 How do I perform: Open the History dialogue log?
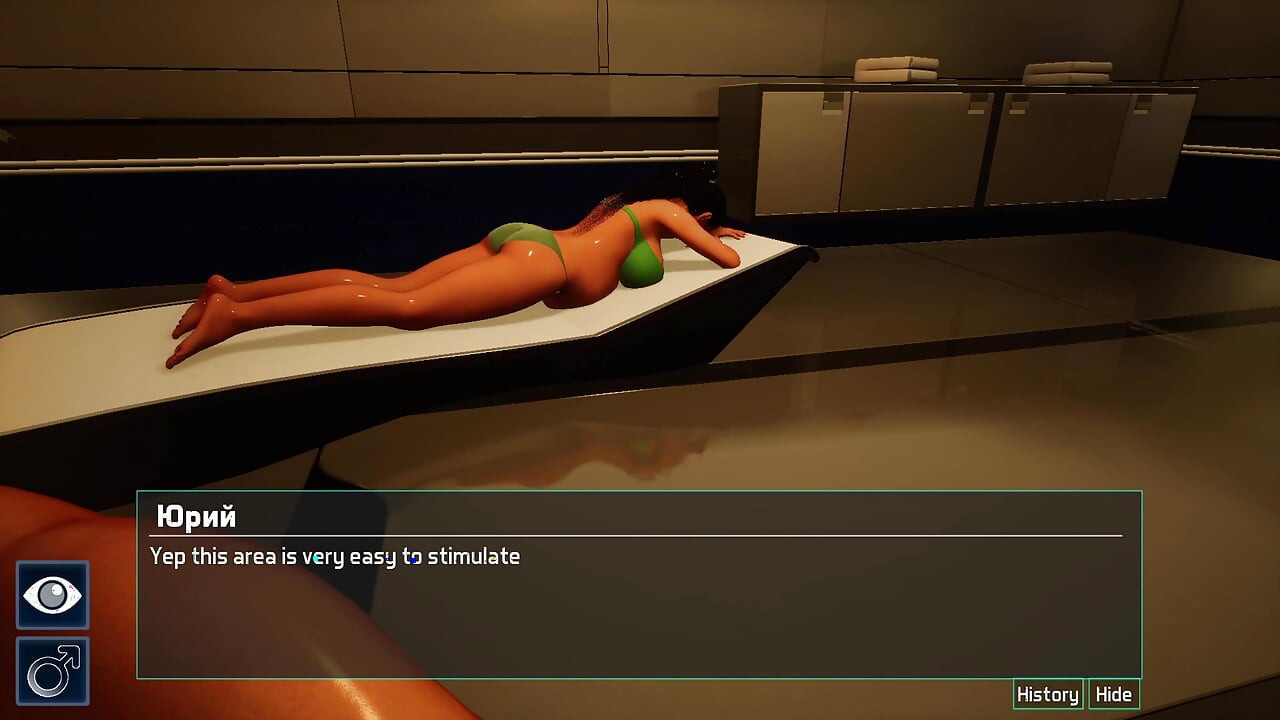(1047, 694)
